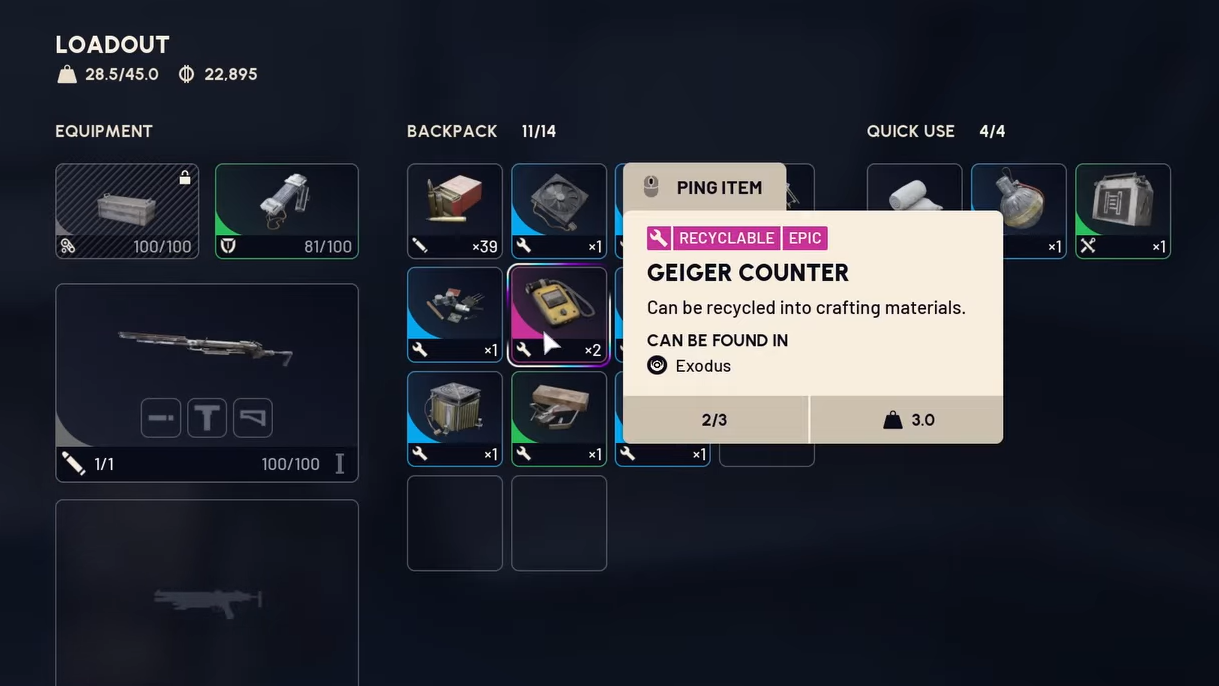This screenshot has height=686, width=1219.
Task: Select the shield equipment slot showing 81/100
Action: pyautogui.click(x=287, y=211)
